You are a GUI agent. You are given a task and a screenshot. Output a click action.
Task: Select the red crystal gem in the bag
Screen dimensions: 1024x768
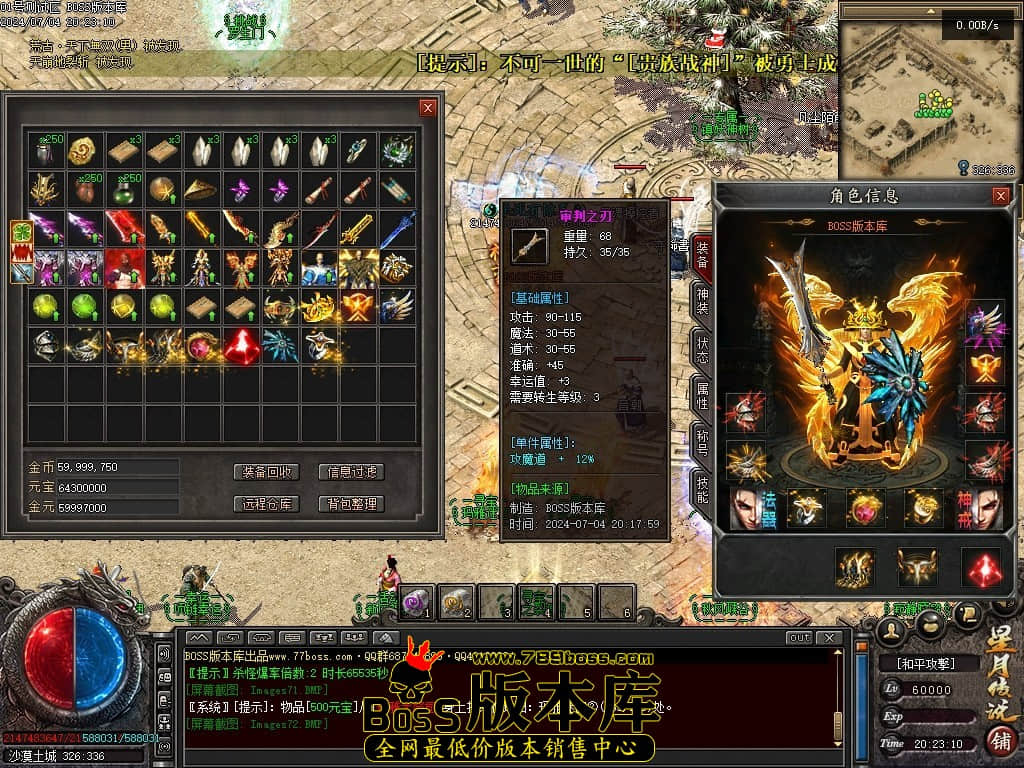coord(241,345)
